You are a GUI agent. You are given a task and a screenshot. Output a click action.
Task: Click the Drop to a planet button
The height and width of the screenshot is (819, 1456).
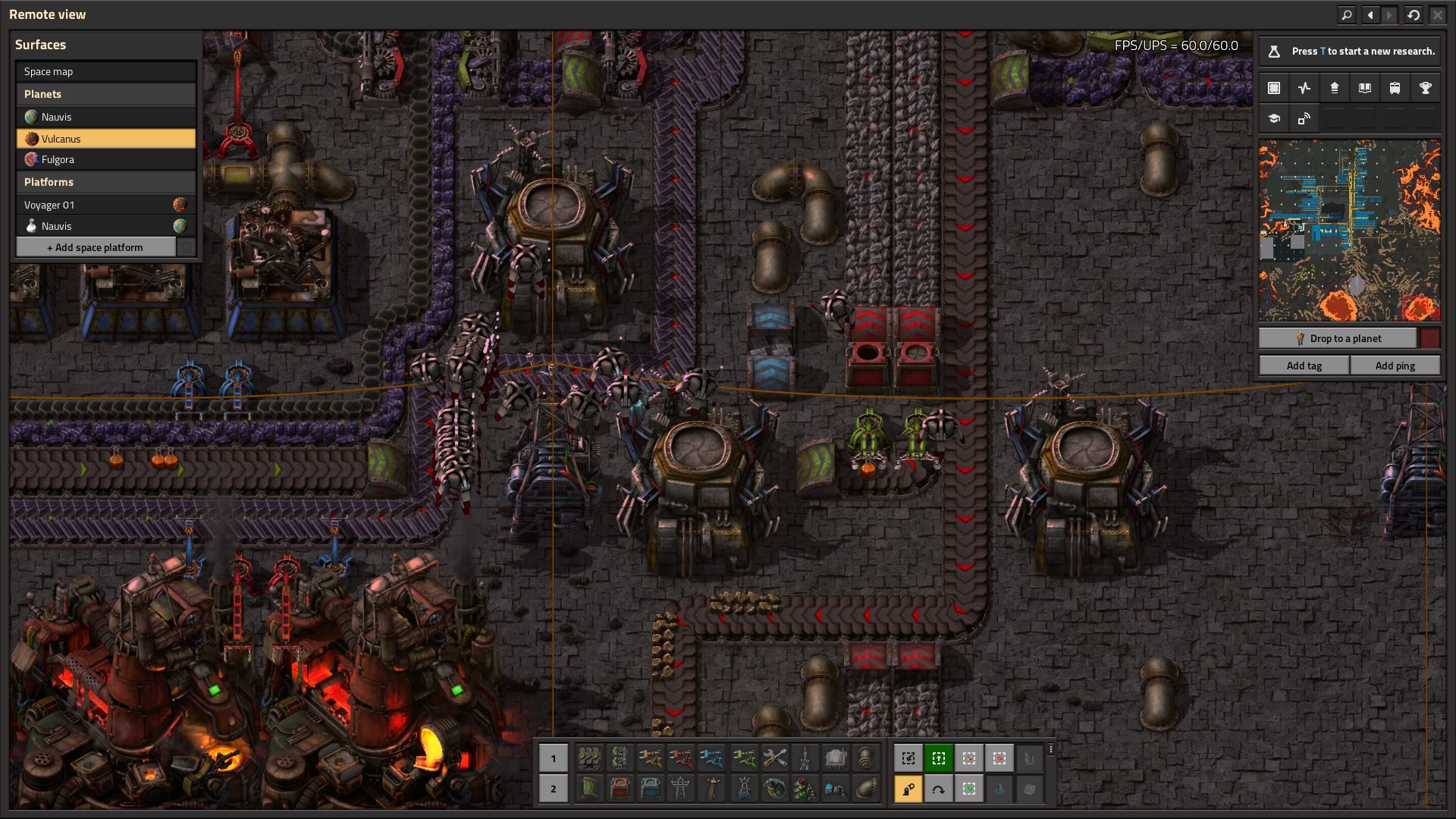click(1338, 338)
